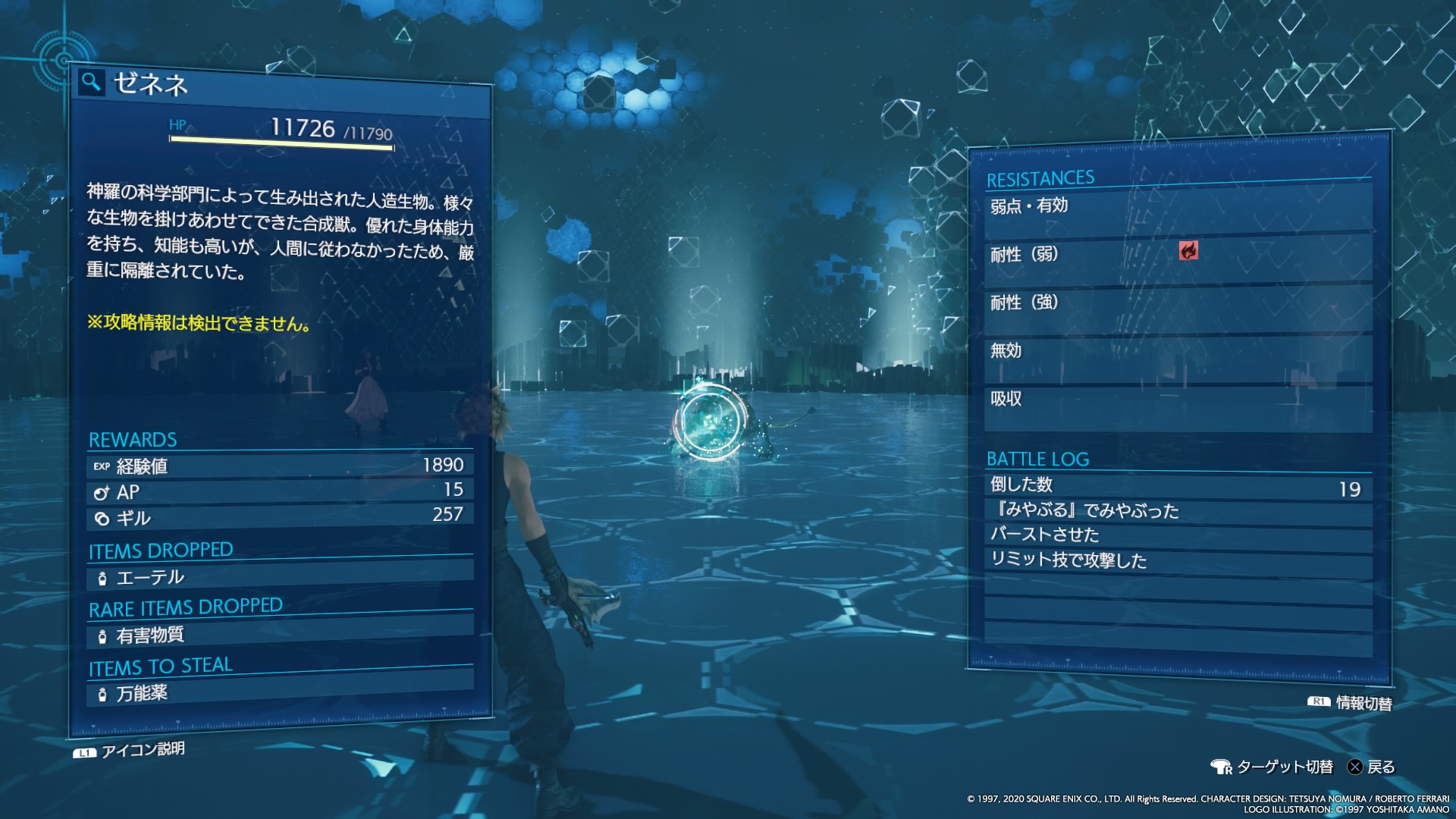1456x819 pixels.
Task: Go back with 戻る
Action: click(x=1371, y=767)
